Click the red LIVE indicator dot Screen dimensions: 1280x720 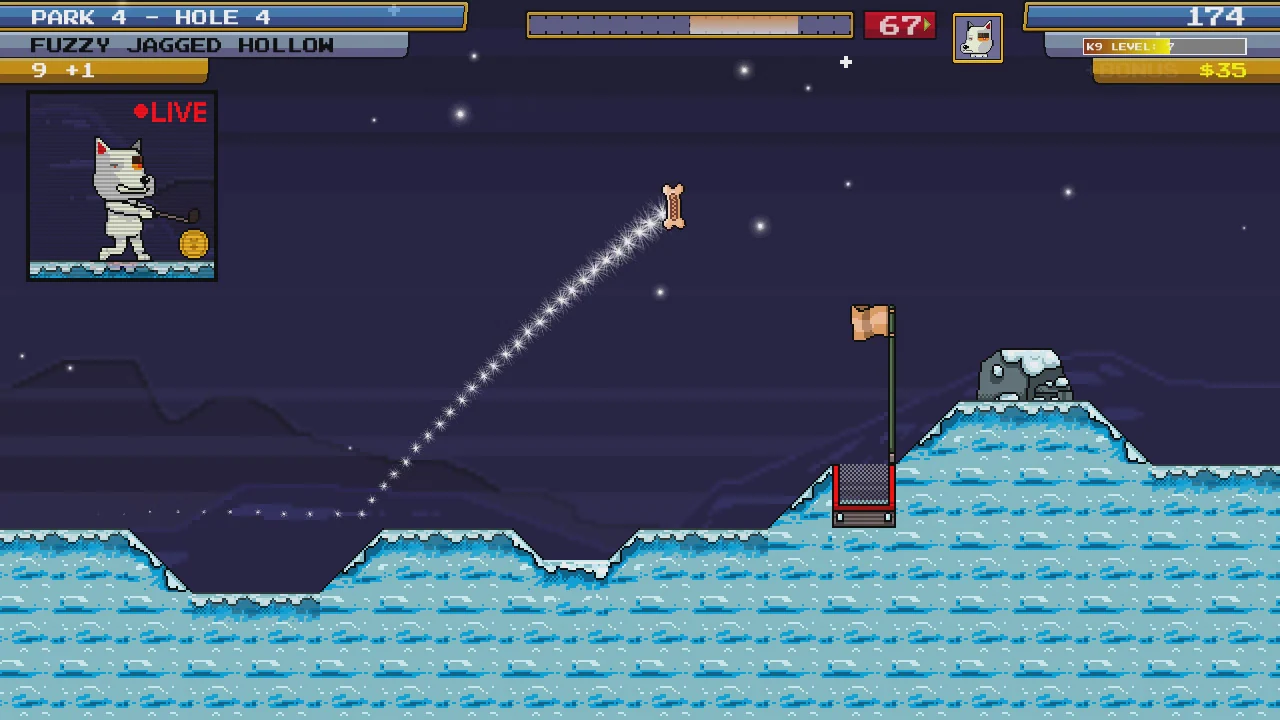[141, 112]
